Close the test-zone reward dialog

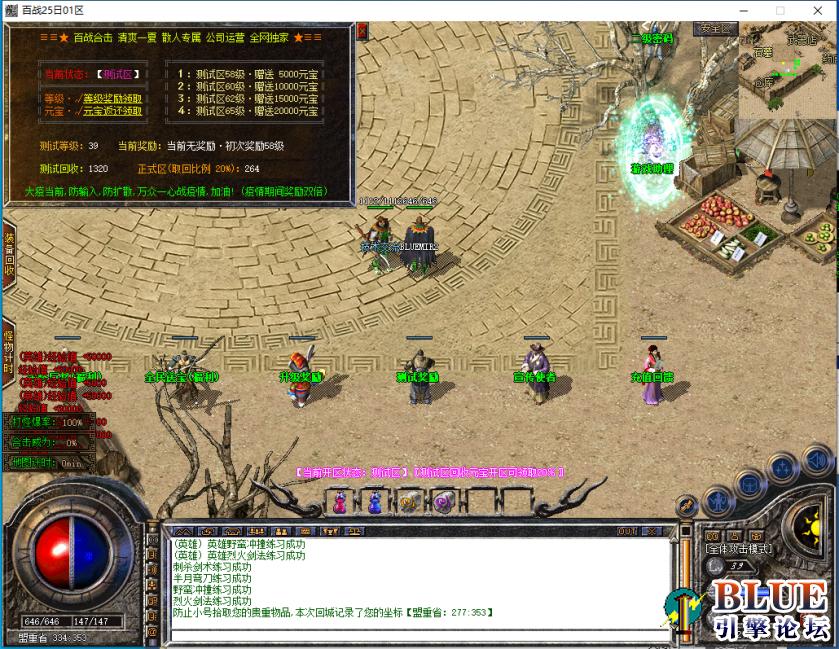point(362,32)
